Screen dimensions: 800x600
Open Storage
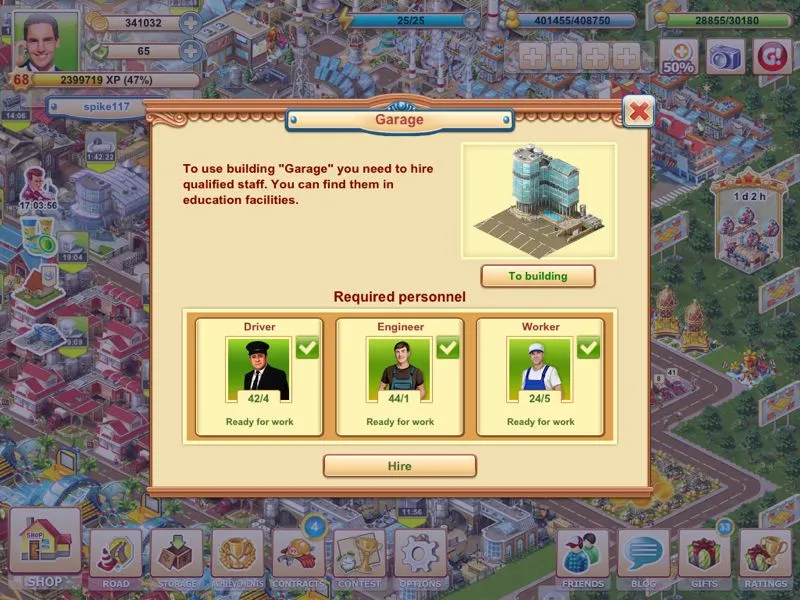pos(177,556)
